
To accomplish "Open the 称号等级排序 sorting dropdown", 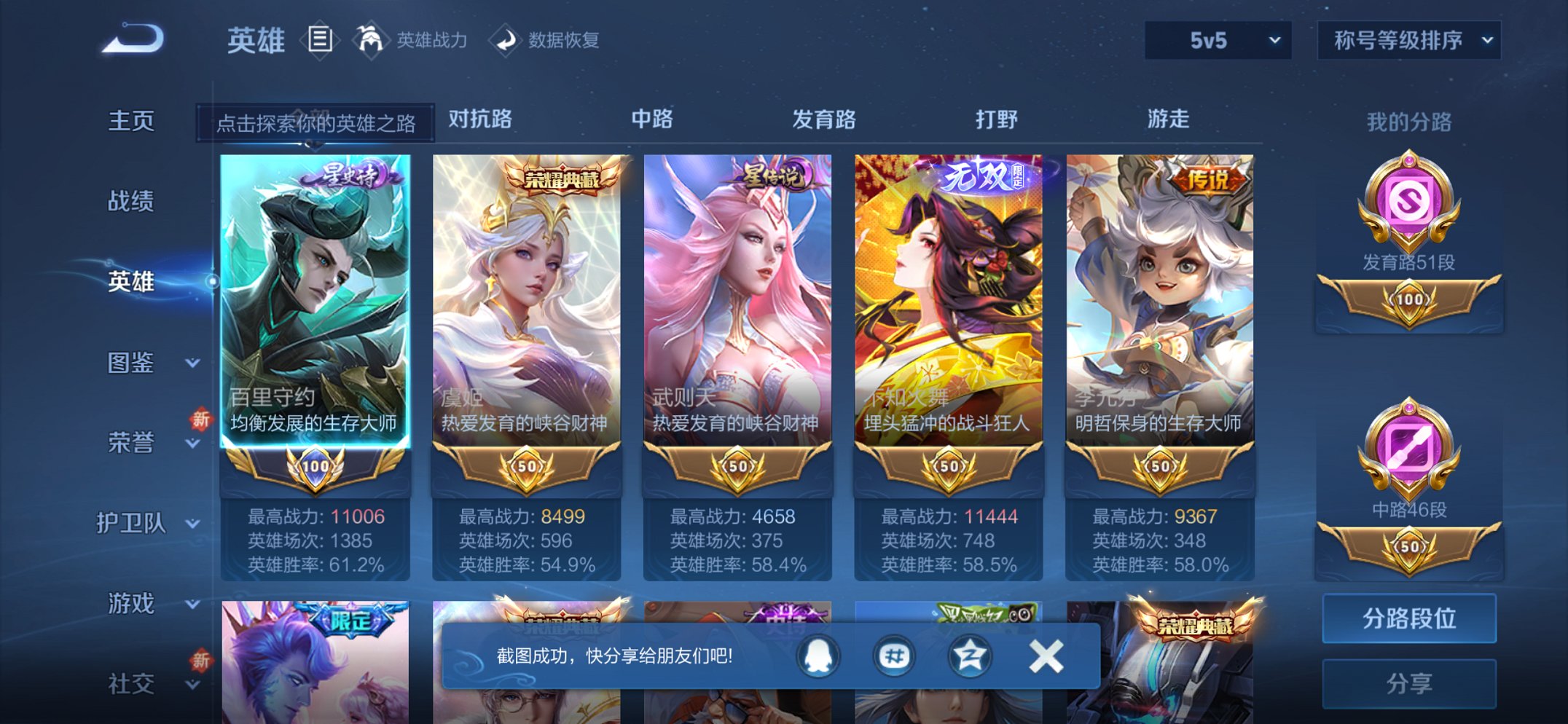I will [1406, 42].
